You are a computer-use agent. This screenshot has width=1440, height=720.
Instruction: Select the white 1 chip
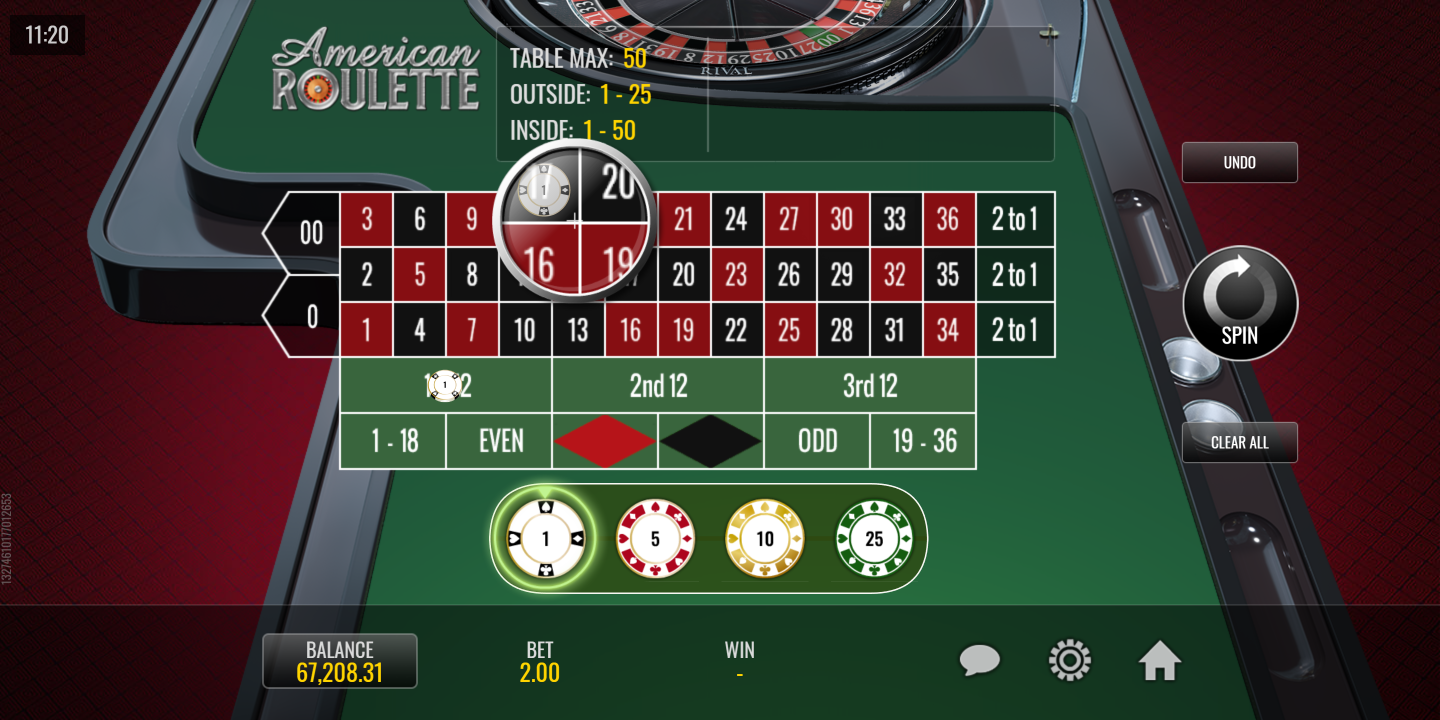[545, 540]
